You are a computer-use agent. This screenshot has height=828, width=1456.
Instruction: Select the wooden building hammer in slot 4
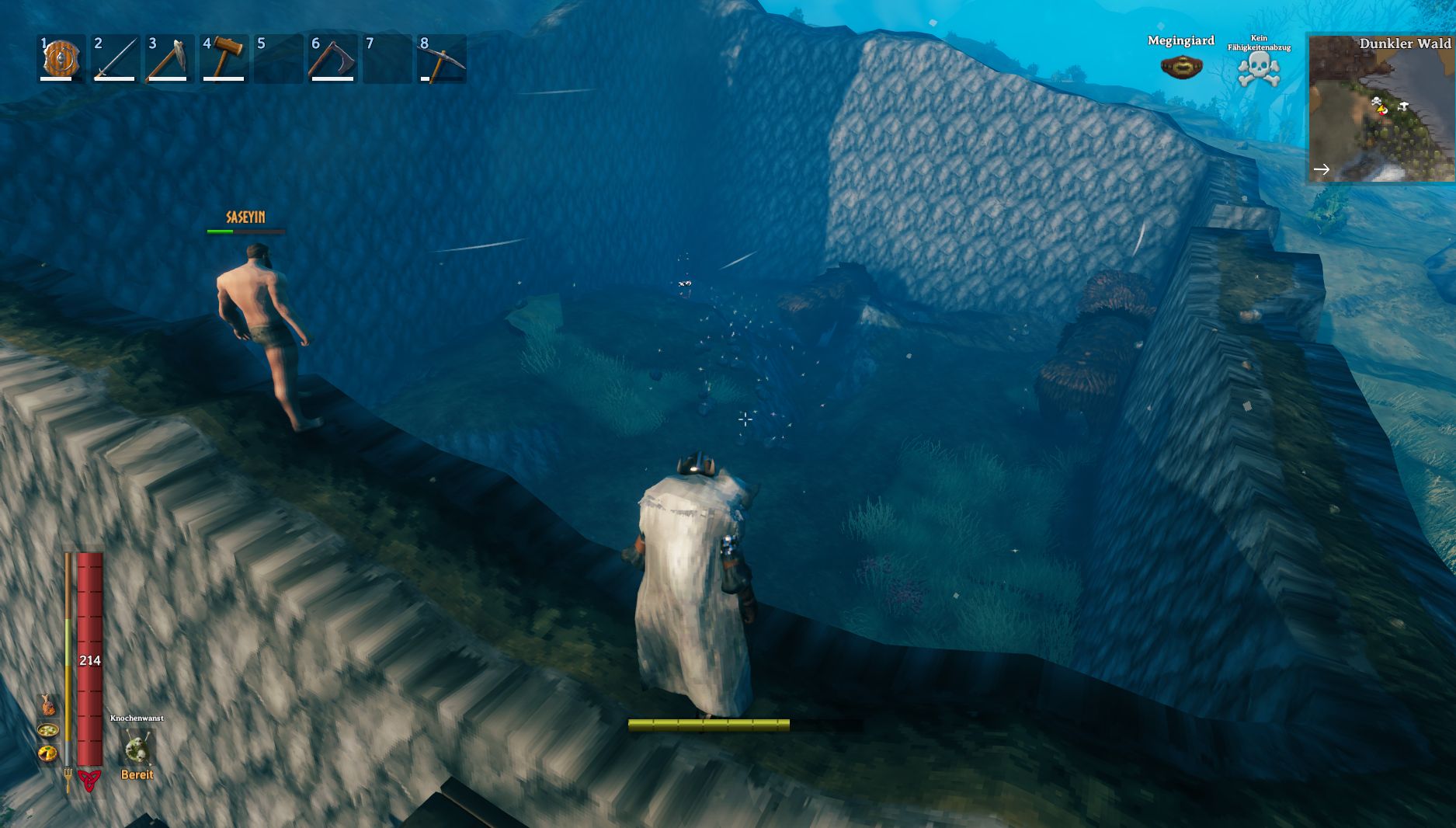pos(224,58)
